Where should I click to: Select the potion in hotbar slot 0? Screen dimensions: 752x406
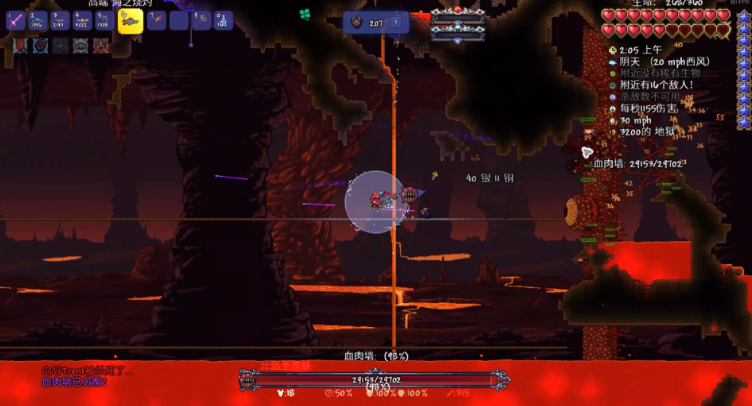click(x=222, y=20)
